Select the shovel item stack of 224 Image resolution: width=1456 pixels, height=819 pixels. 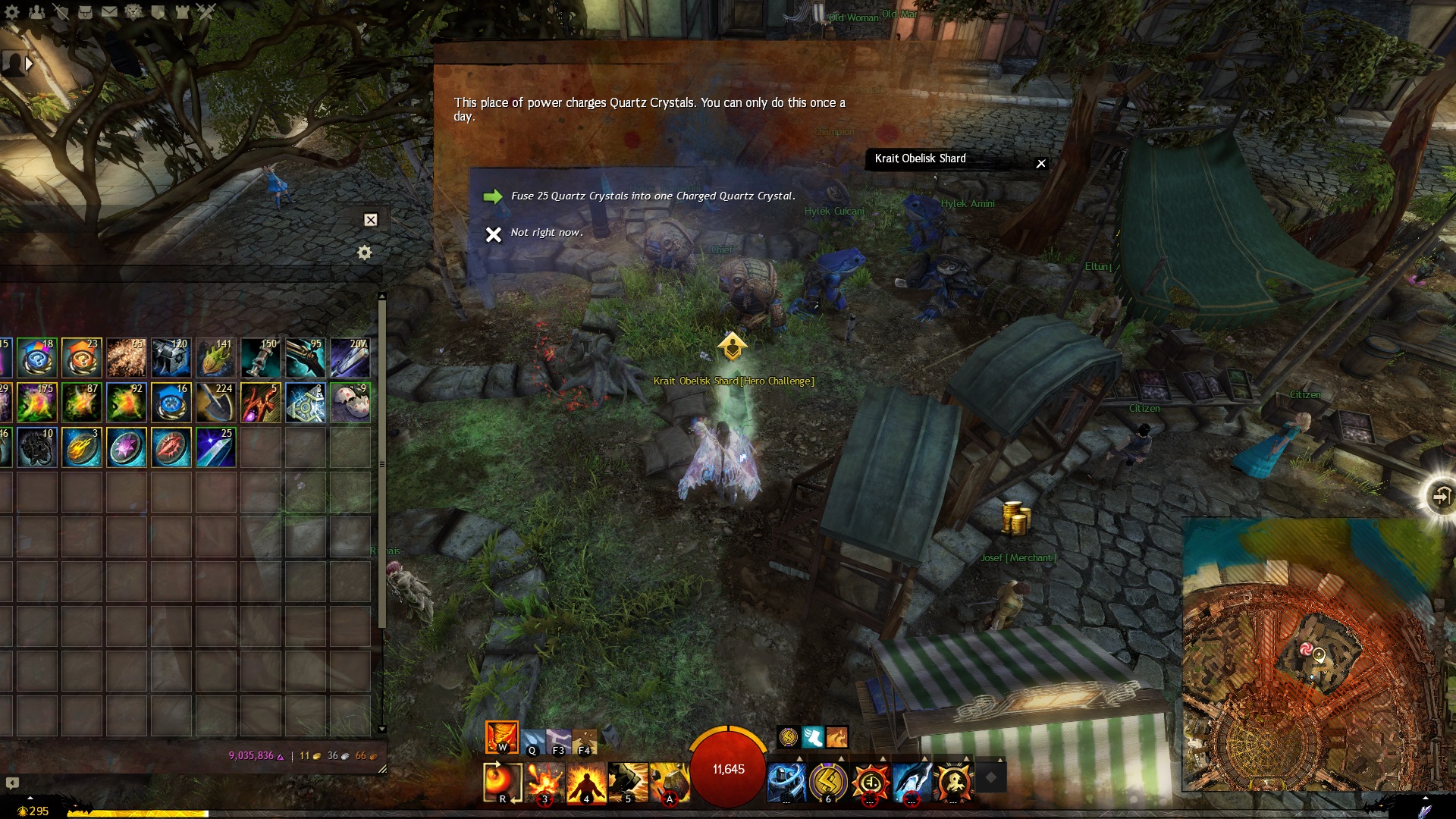216,402
